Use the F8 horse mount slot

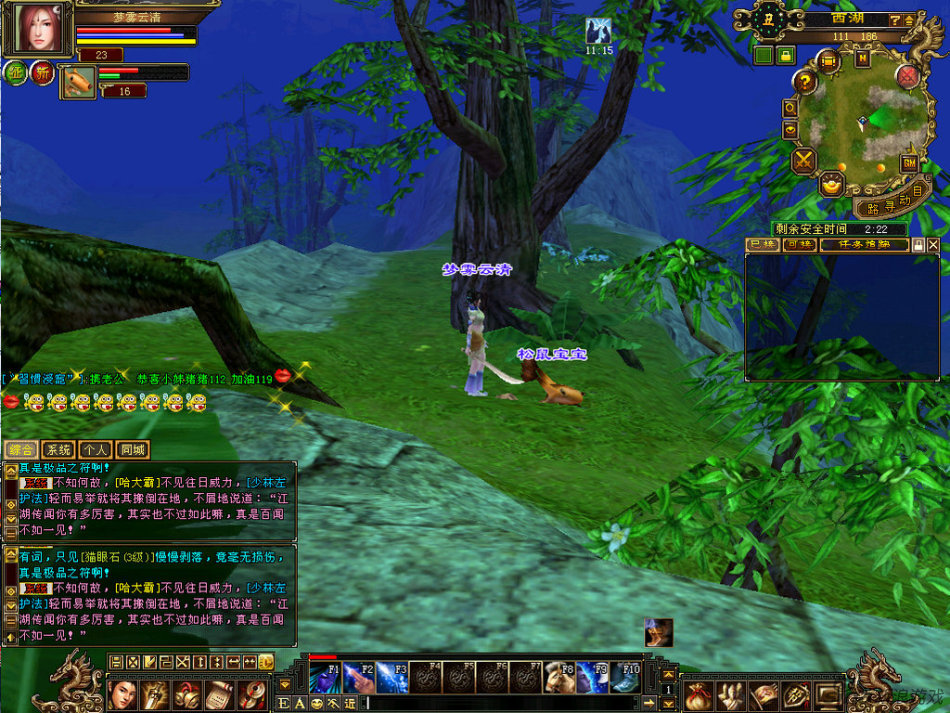pos(559,678)
